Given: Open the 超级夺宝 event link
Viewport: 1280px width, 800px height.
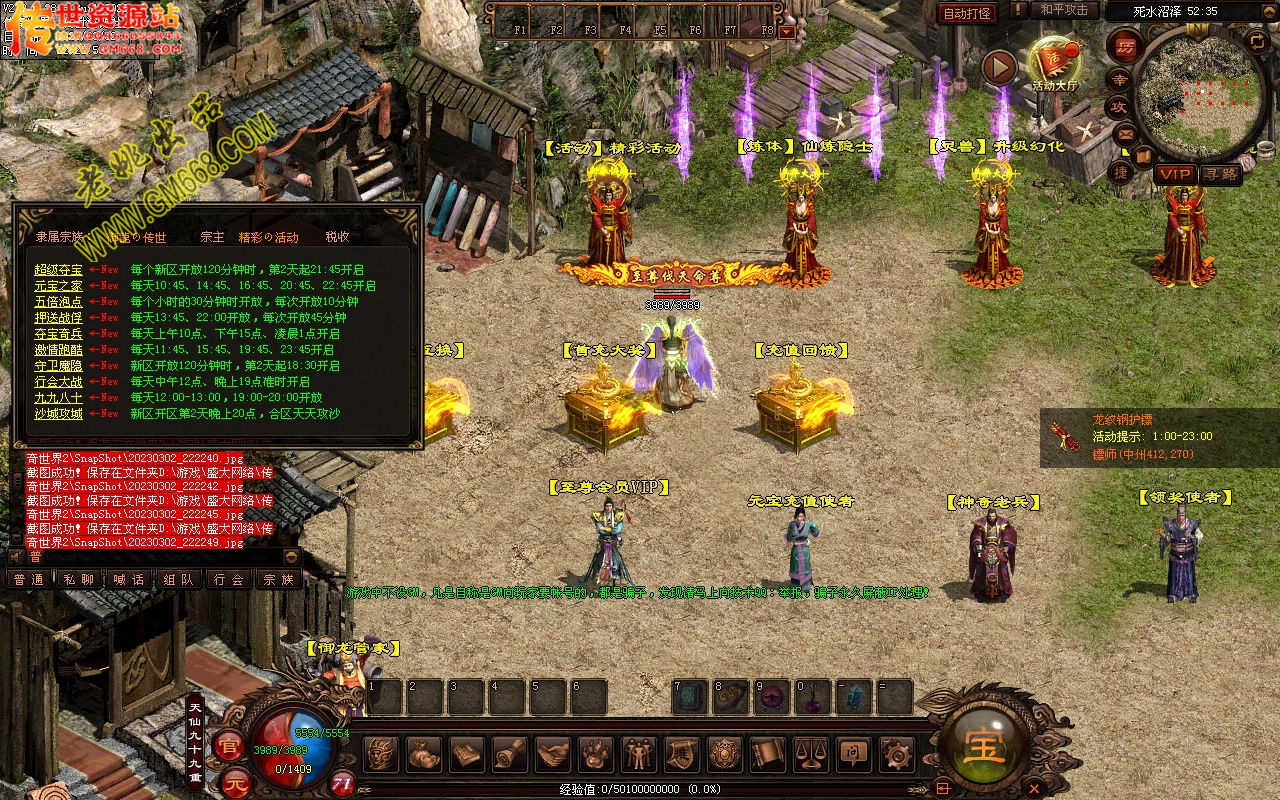Looking at the screenshot, I should 58,270.
